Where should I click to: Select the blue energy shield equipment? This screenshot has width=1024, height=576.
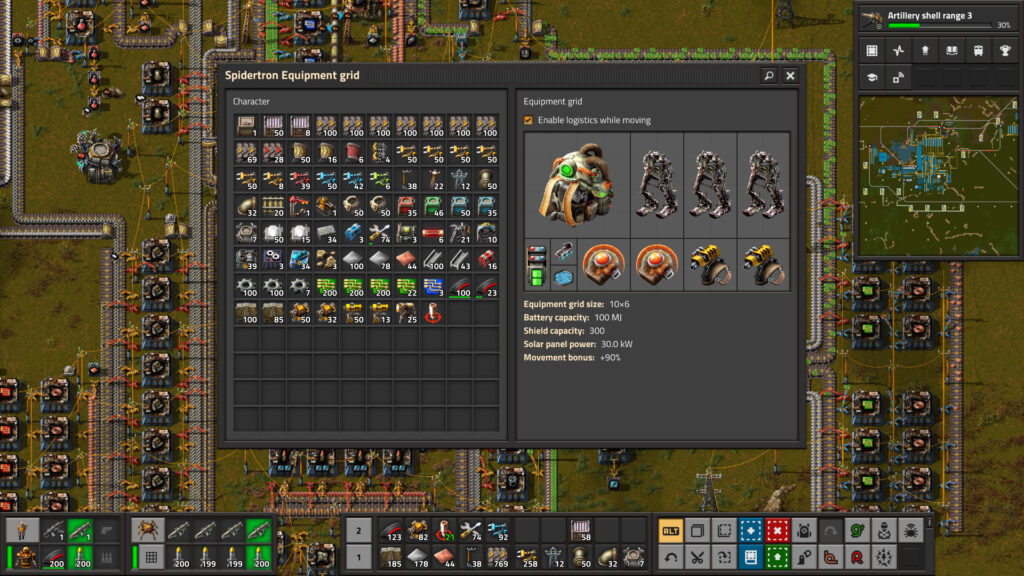tap(564, 277)
